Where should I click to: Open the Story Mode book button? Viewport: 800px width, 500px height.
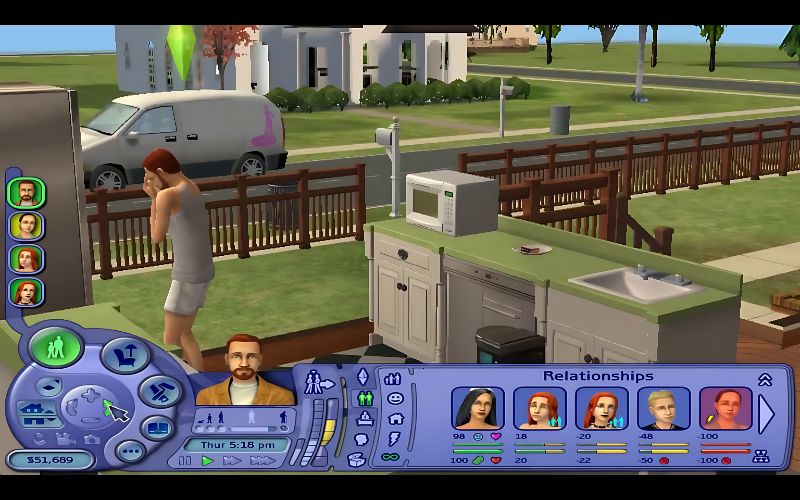pos(158,428)
